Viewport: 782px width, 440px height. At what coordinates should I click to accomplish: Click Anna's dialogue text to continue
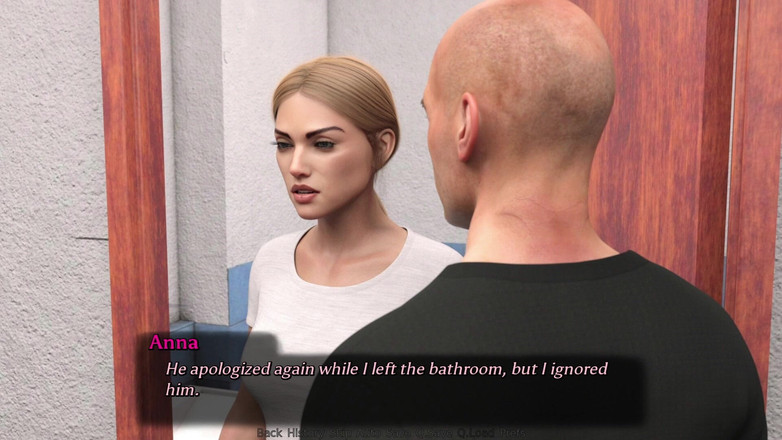click(386, 379)
